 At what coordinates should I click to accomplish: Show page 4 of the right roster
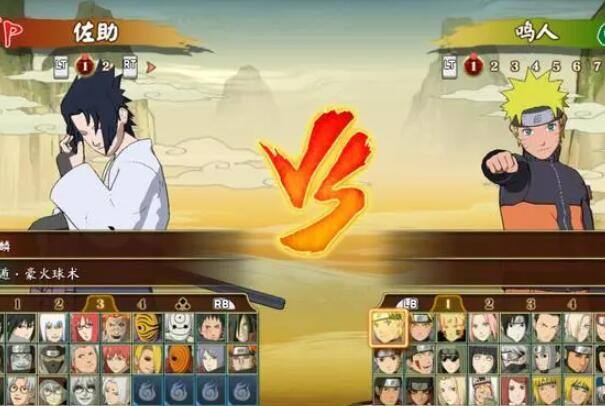[572, 304]
